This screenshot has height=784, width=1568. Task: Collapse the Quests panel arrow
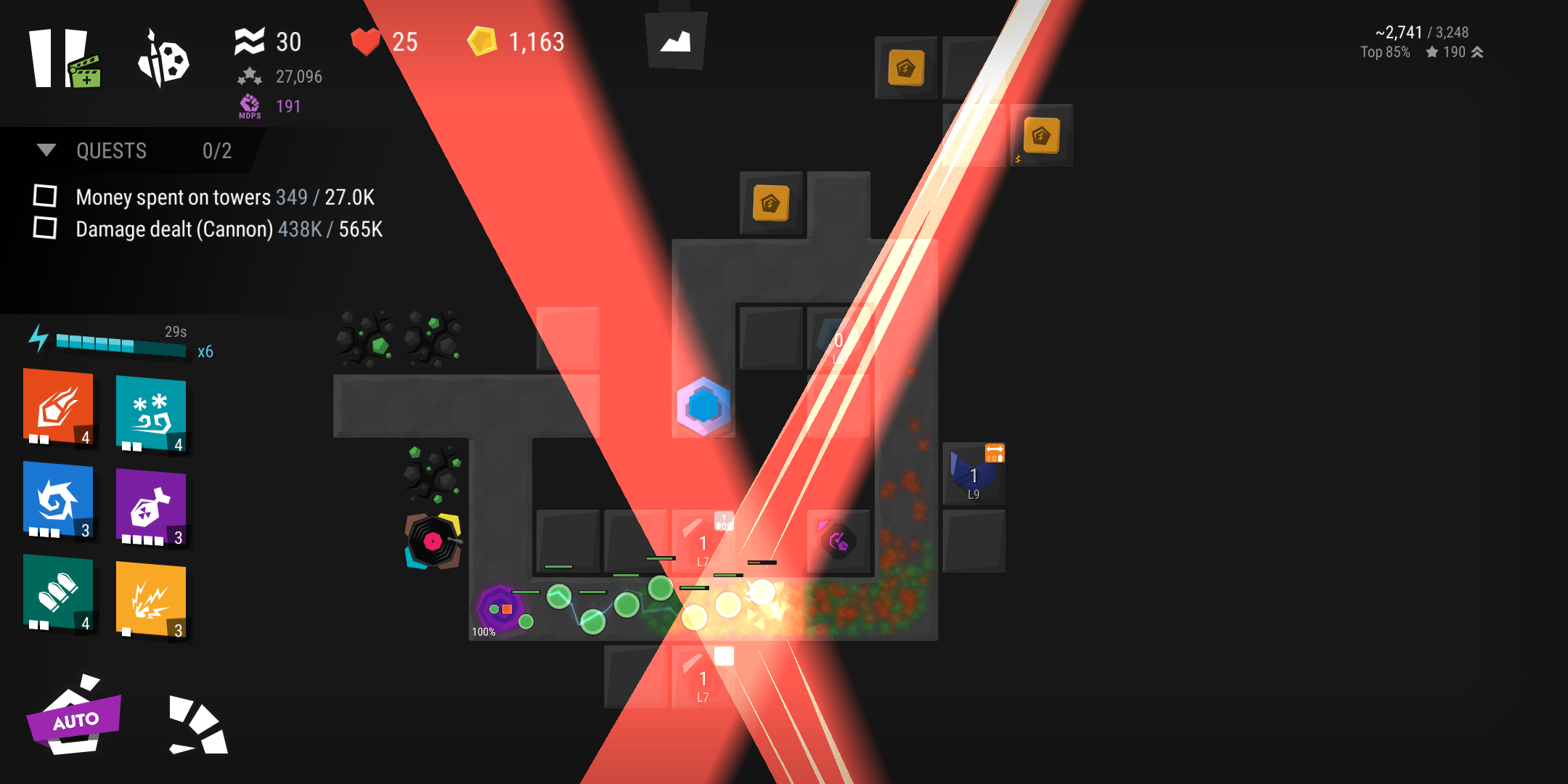click(x=46, y=150)
